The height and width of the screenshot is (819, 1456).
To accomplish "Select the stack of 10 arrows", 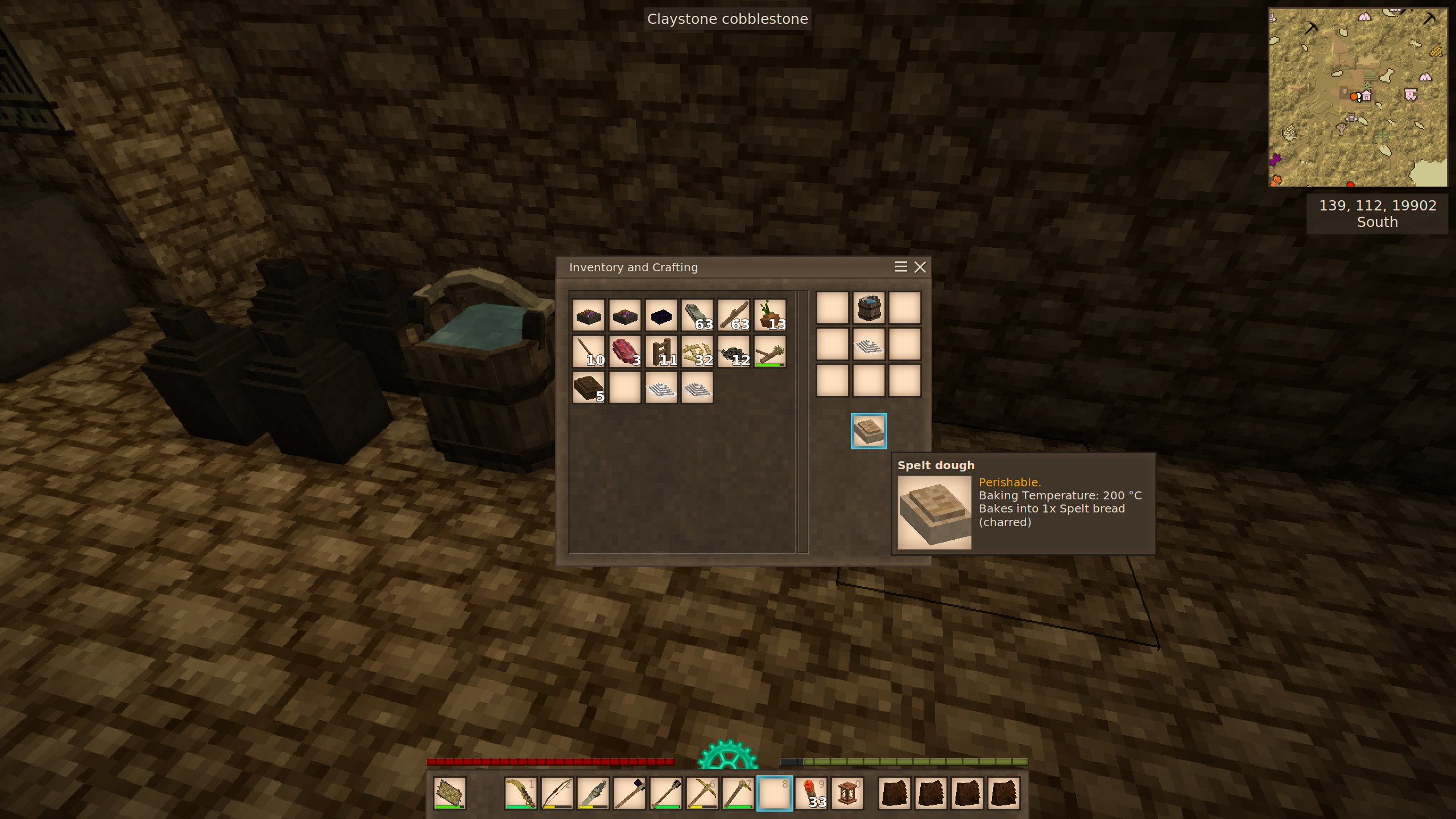I will click(588, 351).
